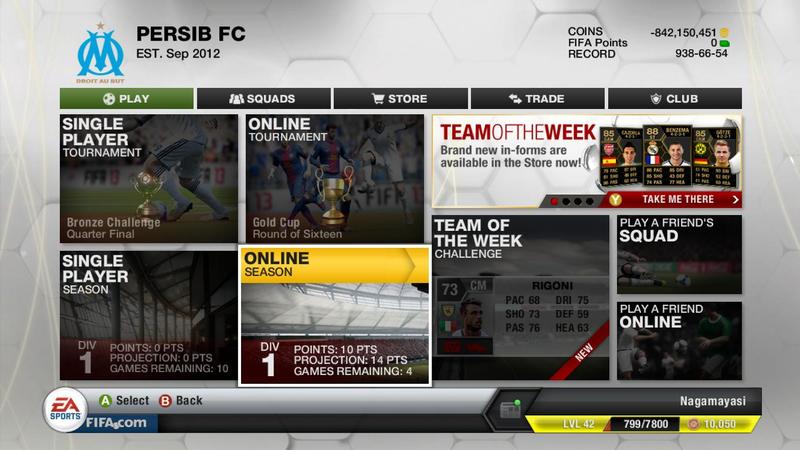The width and height of the screenshot is (800, 450).
Task: Enter the Online Season tile
Action: [335, 317]
